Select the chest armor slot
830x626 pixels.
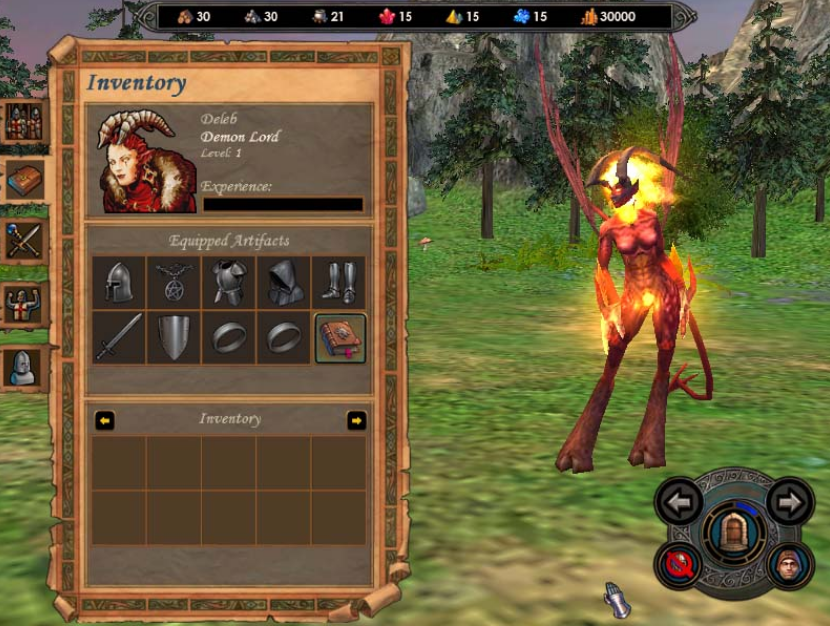coord(229,283)
